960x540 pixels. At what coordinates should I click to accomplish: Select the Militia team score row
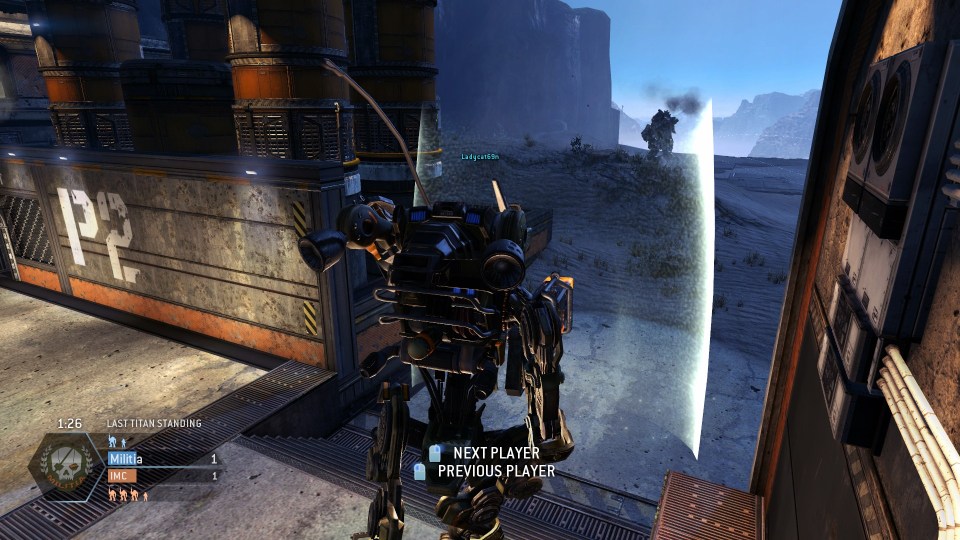coord(162,459)
